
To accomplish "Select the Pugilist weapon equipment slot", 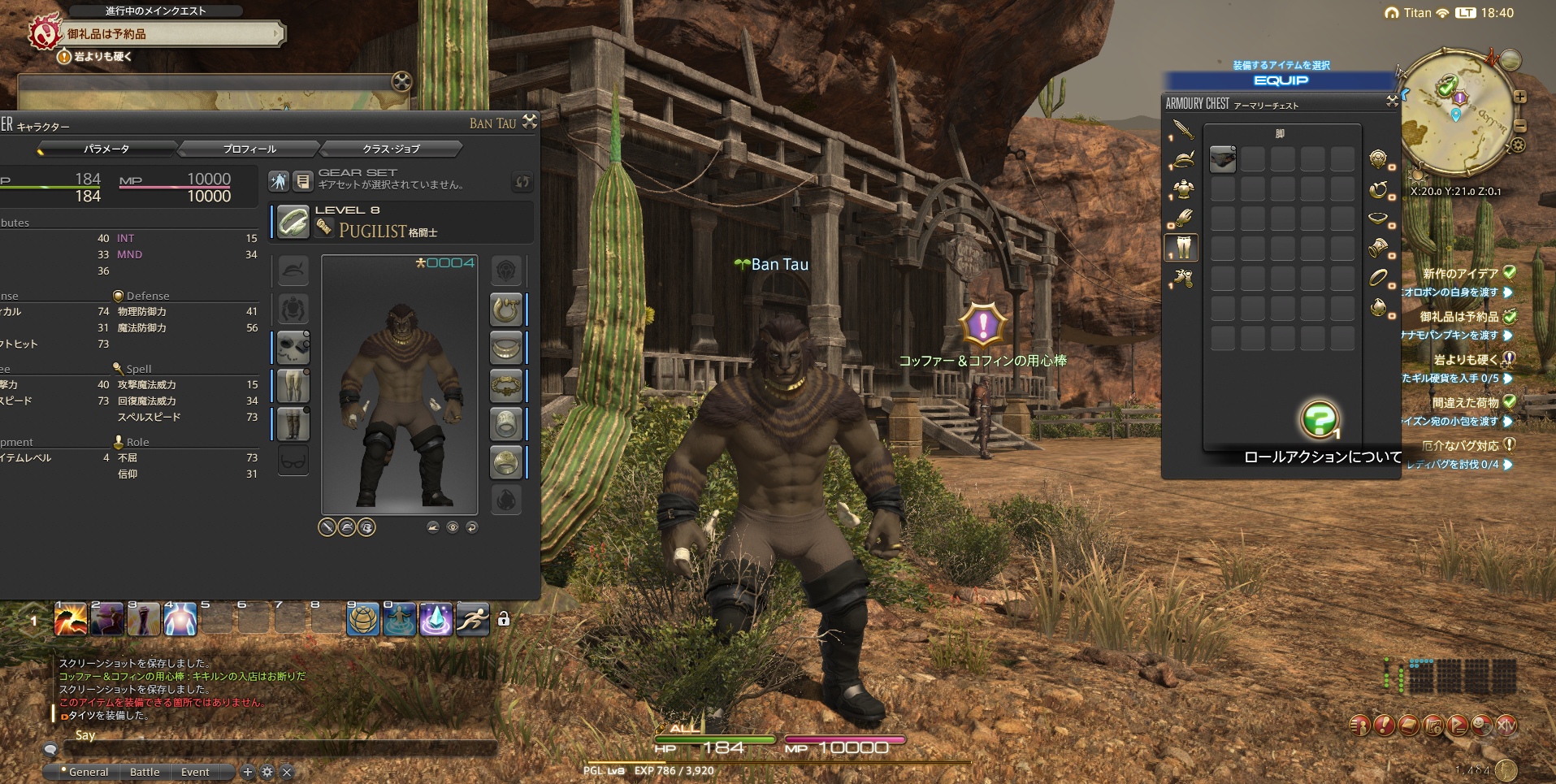I will pos(293,222).
